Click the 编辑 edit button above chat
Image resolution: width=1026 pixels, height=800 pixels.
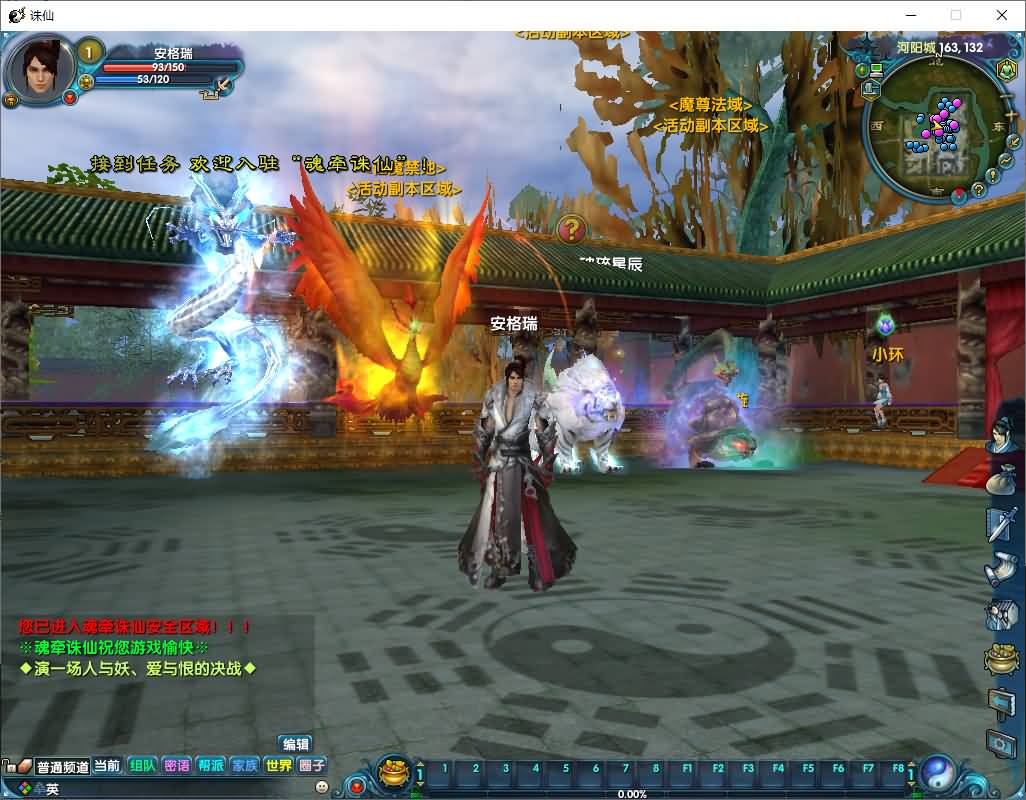(296, 744)
